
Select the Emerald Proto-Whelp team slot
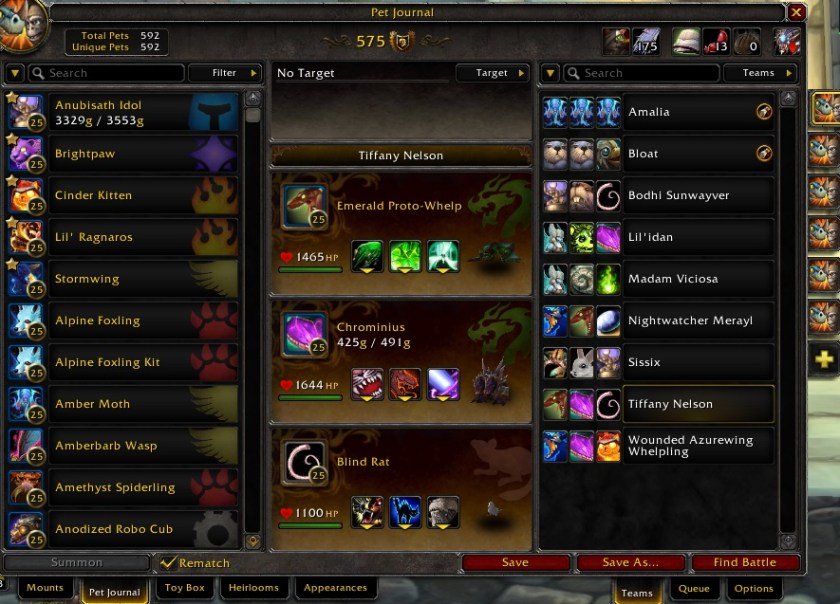400,231
